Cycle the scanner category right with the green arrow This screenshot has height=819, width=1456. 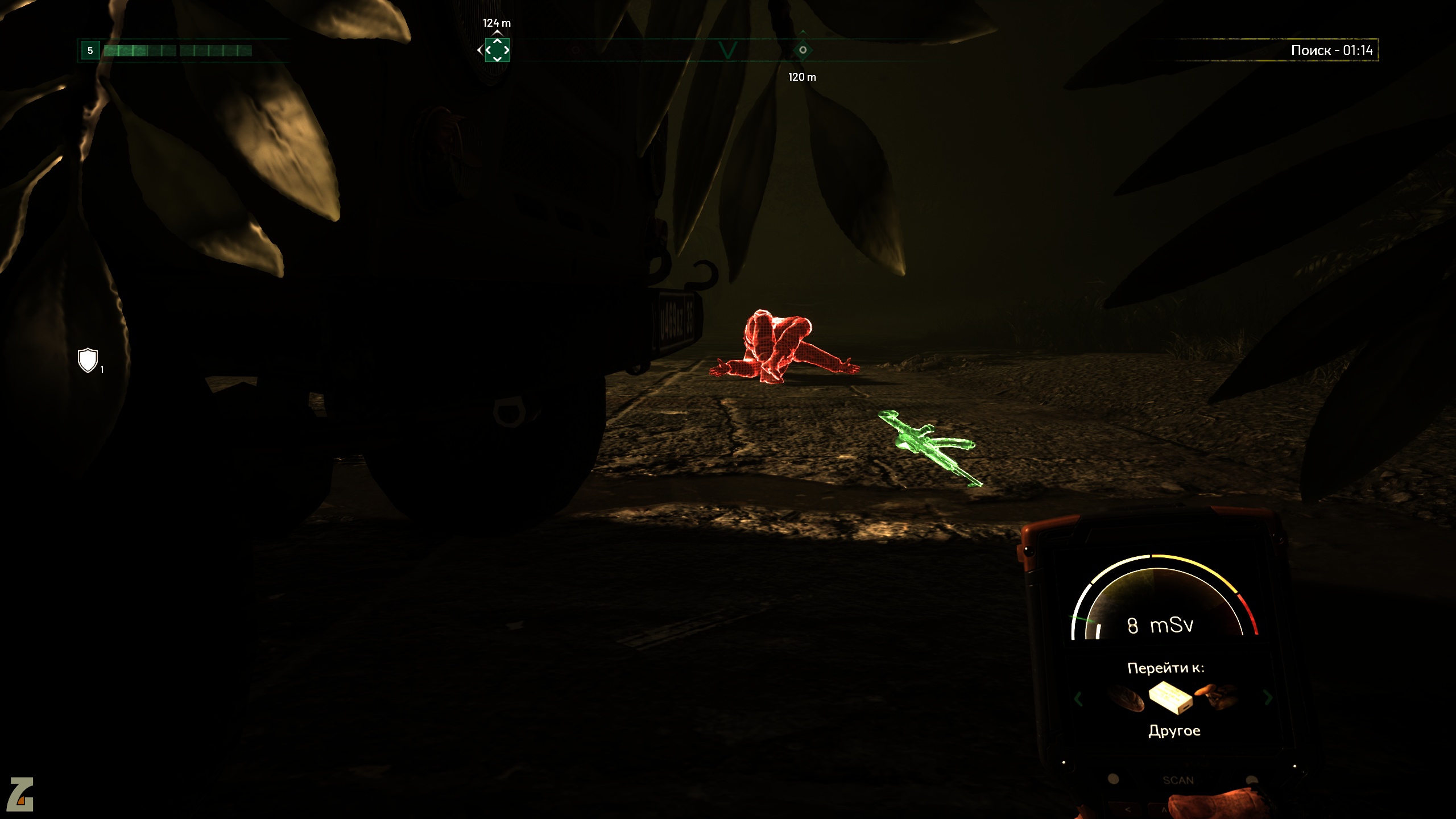[1268, 697]
